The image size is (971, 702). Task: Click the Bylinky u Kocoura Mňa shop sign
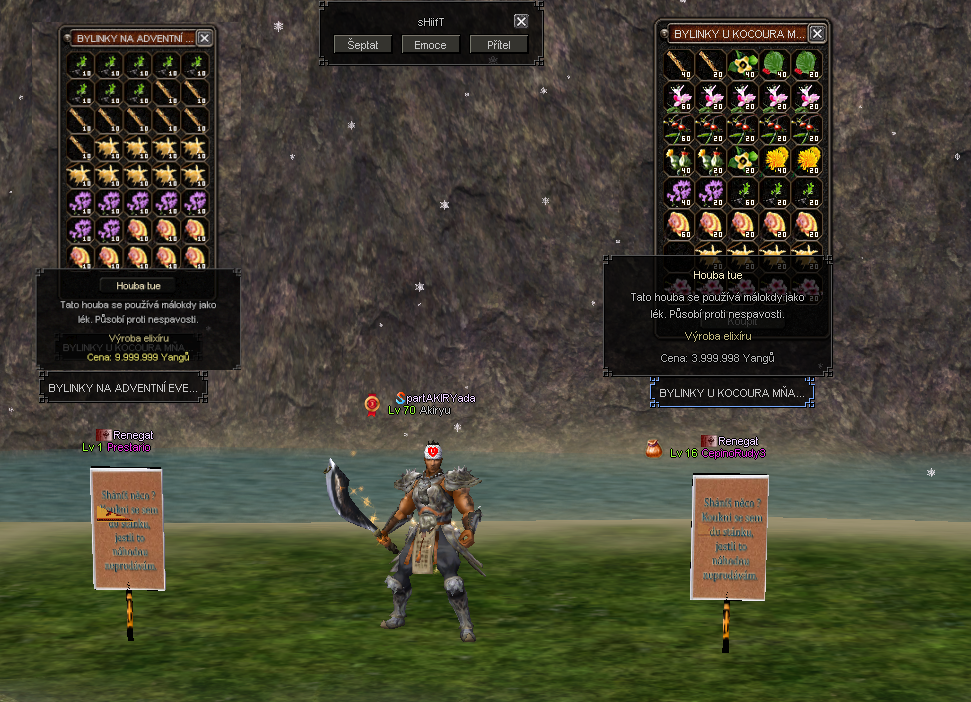coord(732,393)
